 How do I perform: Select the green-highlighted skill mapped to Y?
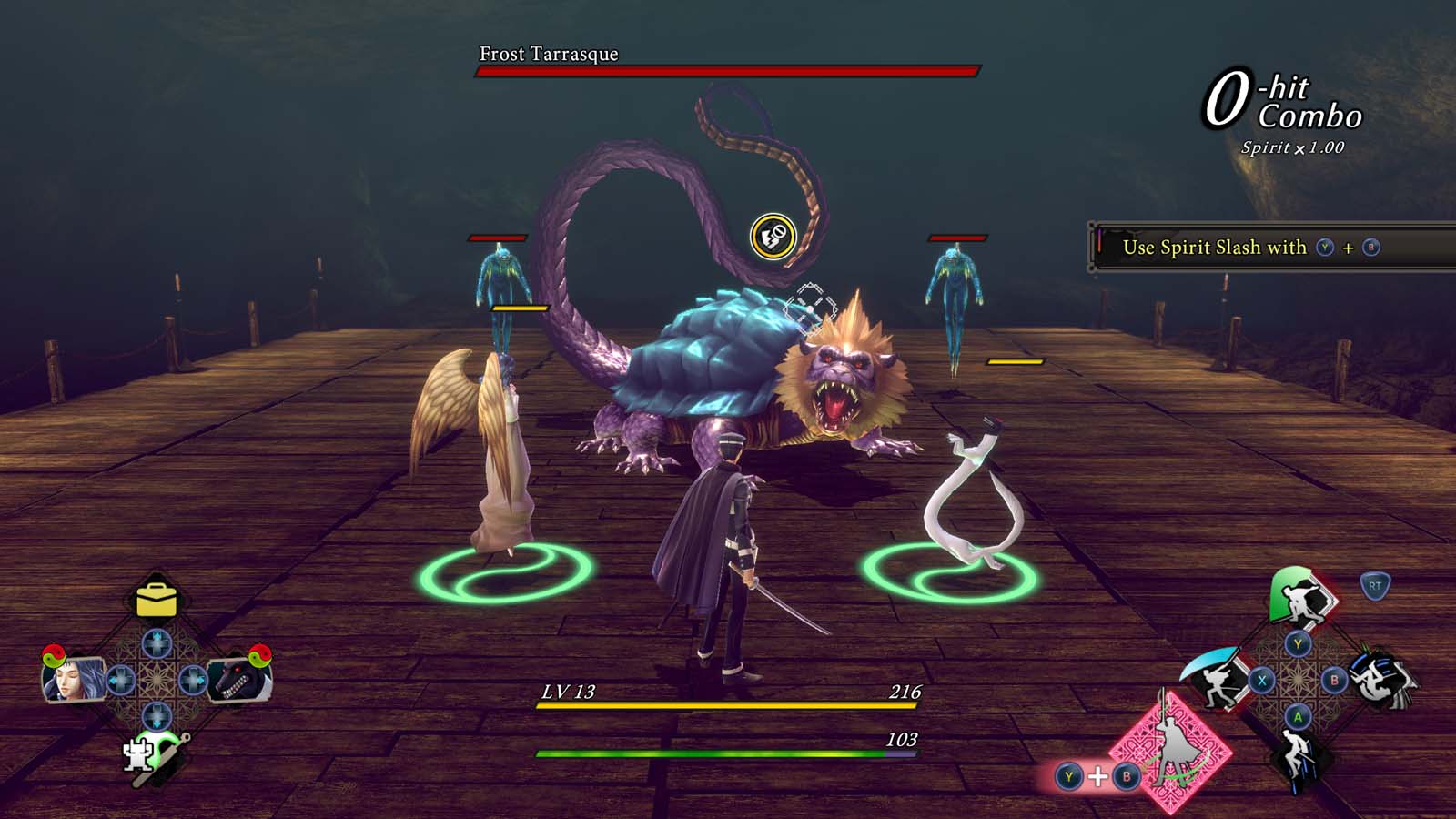(1299, 601)
